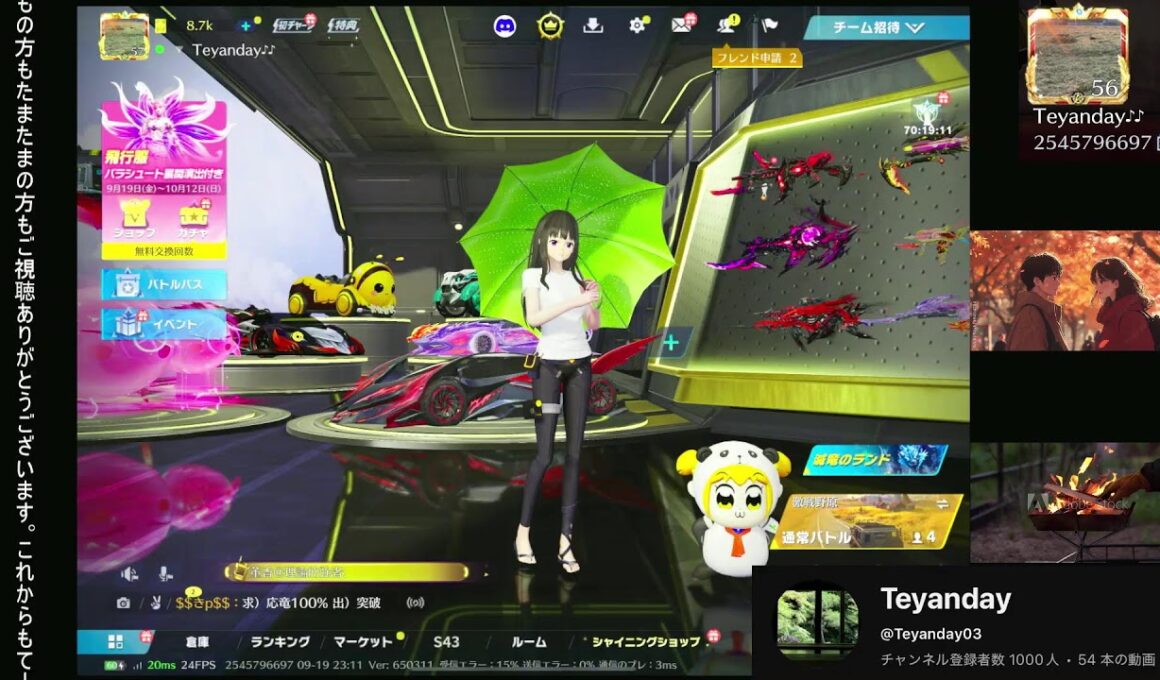Open the イベント events menu

pos(164,324)
